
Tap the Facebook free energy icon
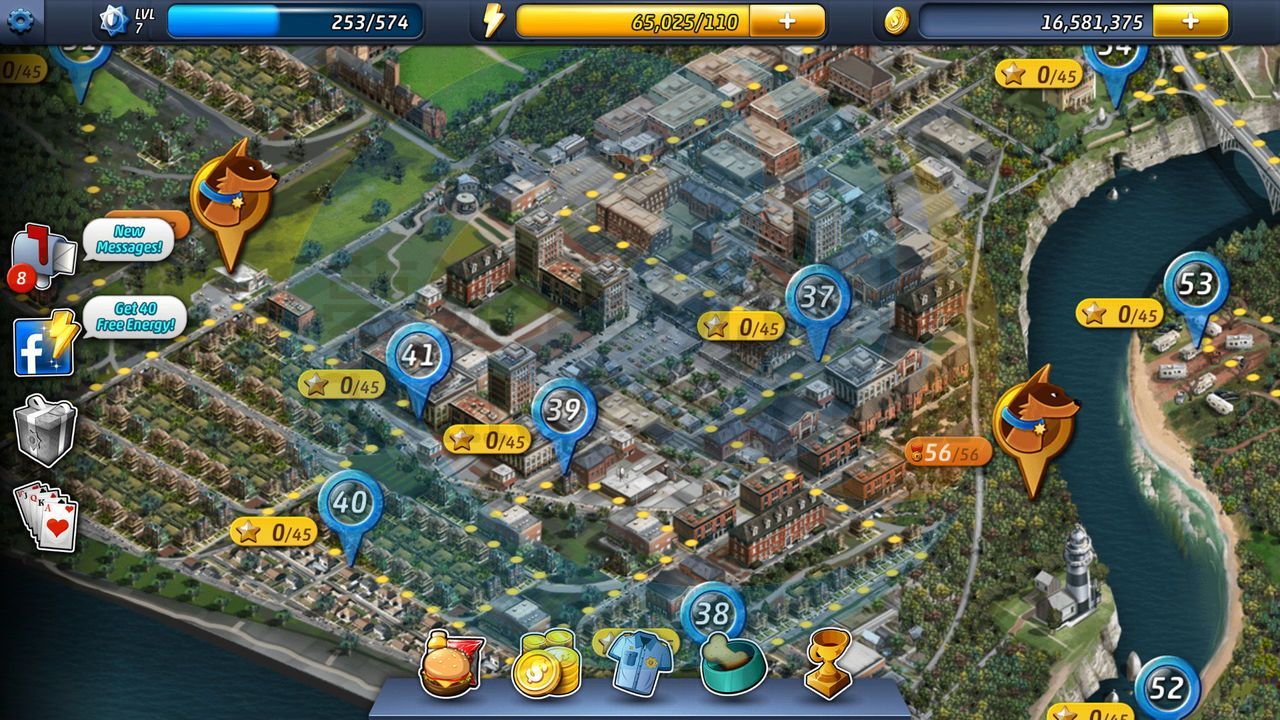44,344
